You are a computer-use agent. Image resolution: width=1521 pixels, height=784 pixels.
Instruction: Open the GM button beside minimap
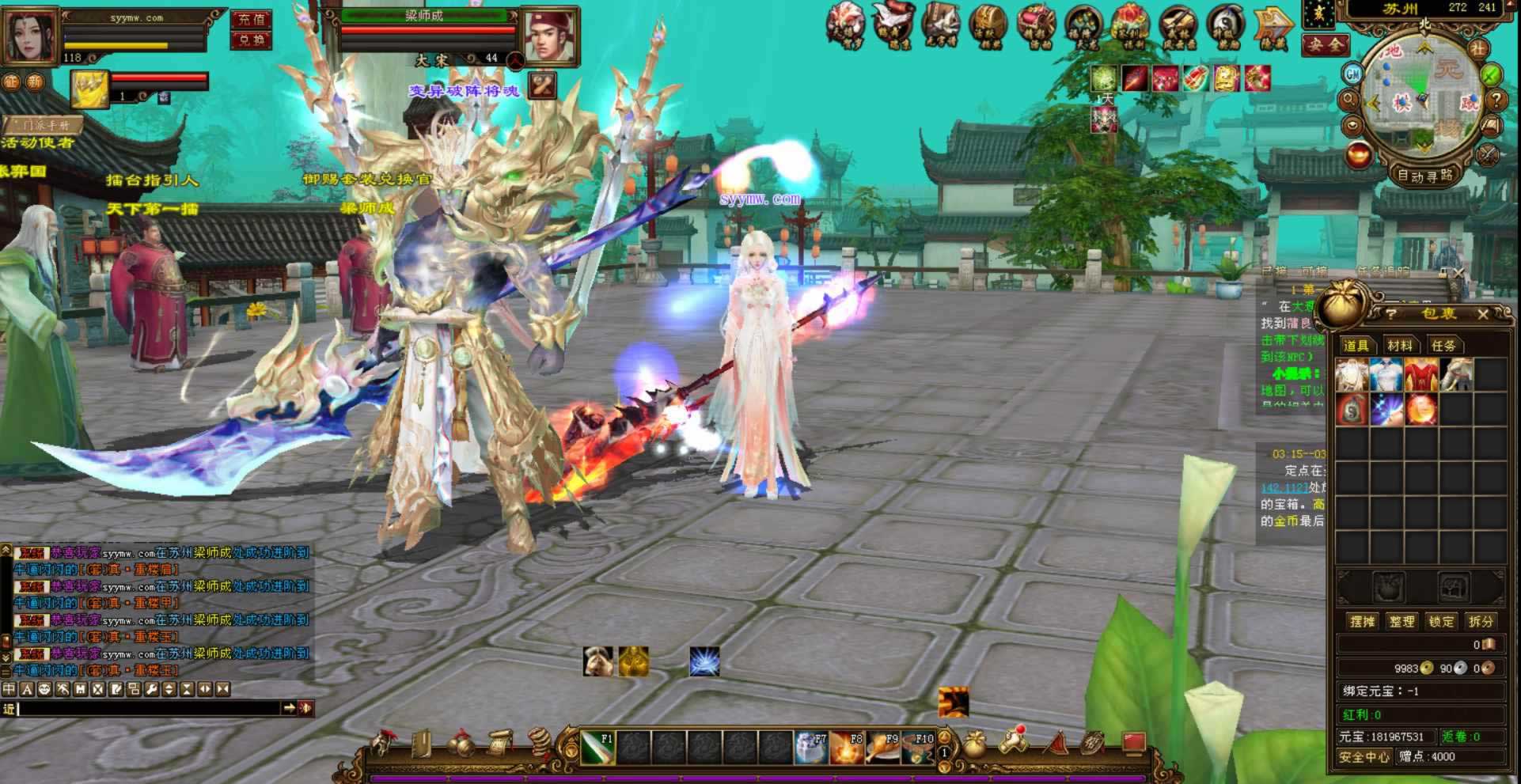1352,74
